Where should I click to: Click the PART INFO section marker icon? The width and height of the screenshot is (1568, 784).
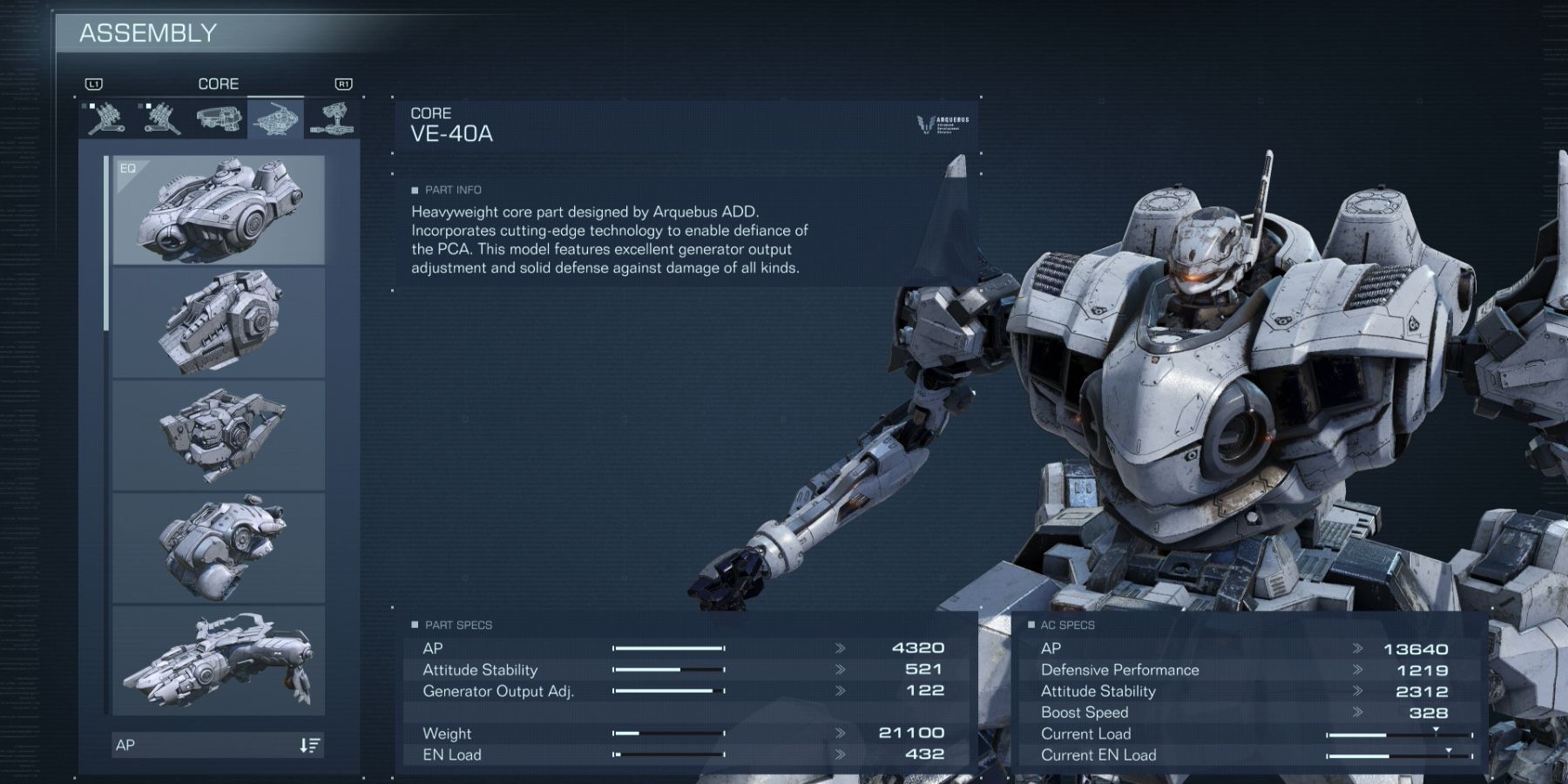(414, 190)
